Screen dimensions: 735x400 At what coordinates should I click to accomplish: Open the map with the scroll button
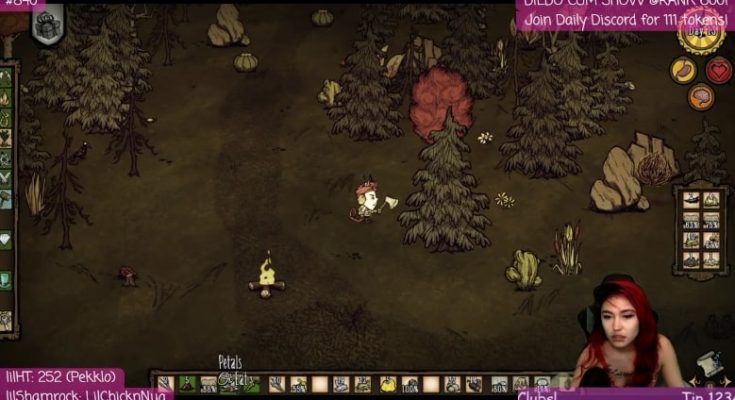pyautogui.click(x=712, y=364)
